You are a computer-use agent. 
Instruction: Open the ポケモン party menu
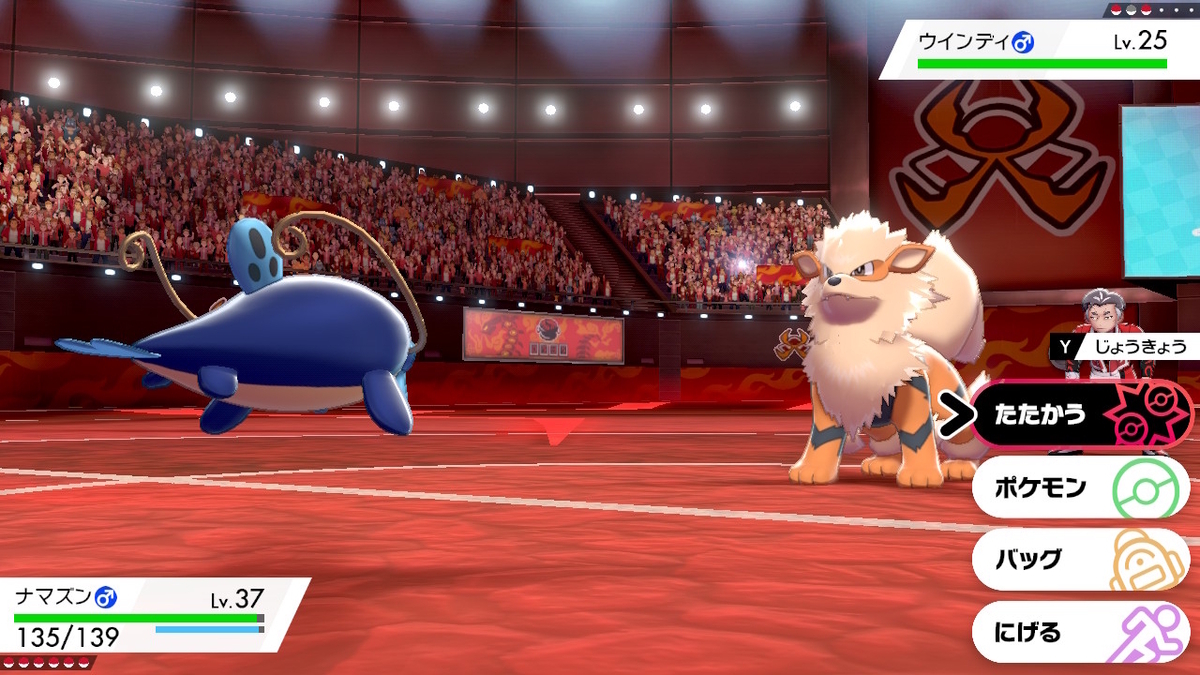(x=1080, y=488)
